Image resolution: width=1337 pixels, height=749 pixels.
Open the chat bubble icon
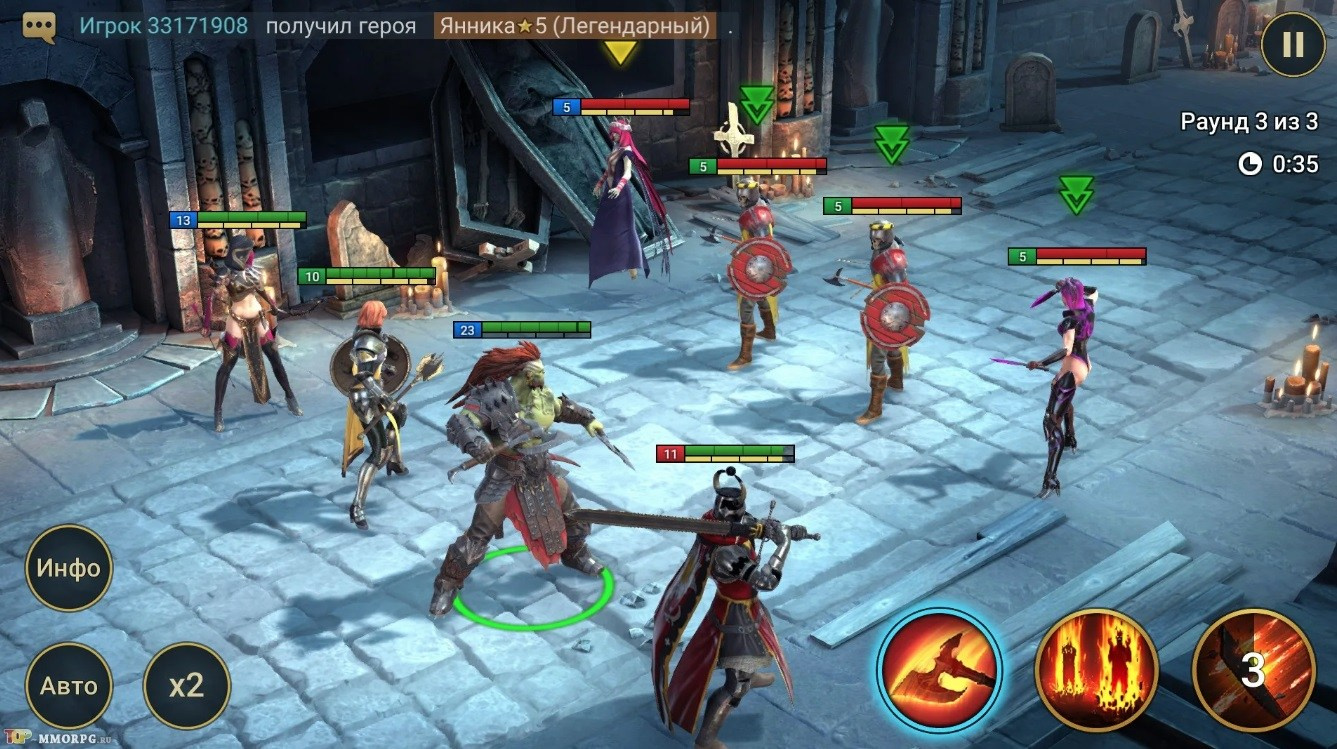click(x=39, y=26)
